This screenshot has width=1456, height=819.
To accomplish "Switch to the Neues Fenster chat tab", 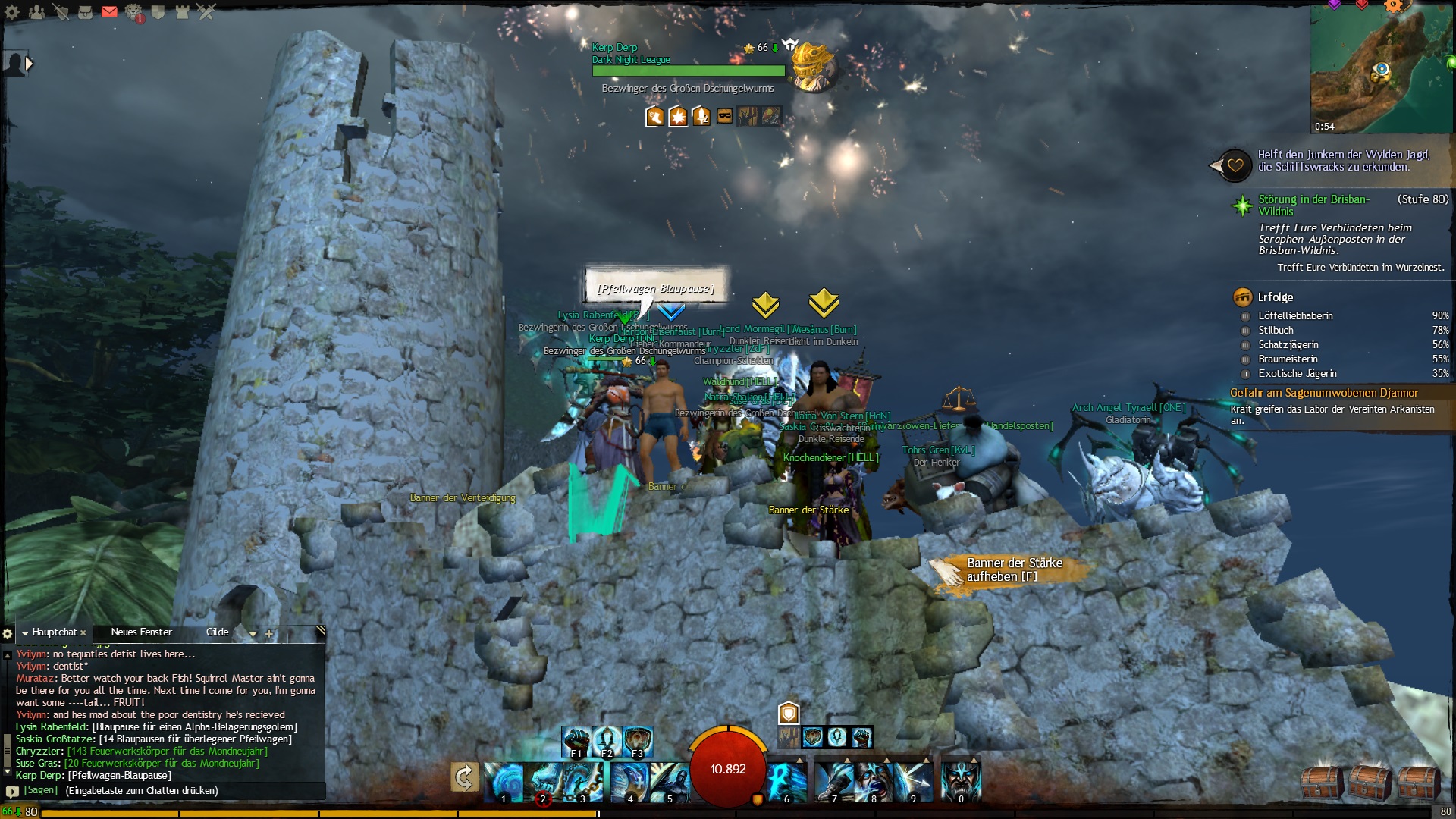I will [141, 632].
